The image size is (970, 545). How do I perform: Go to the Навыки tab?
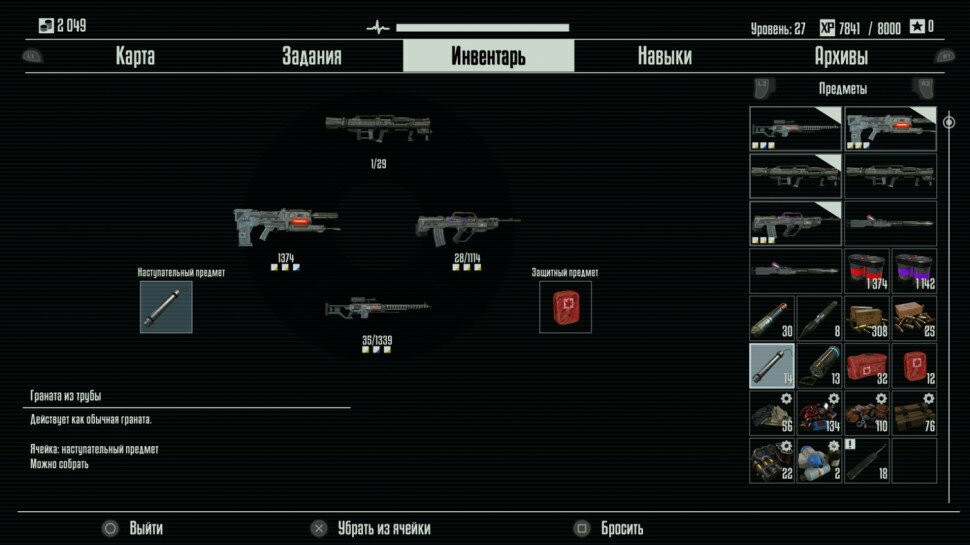[664, 56]
